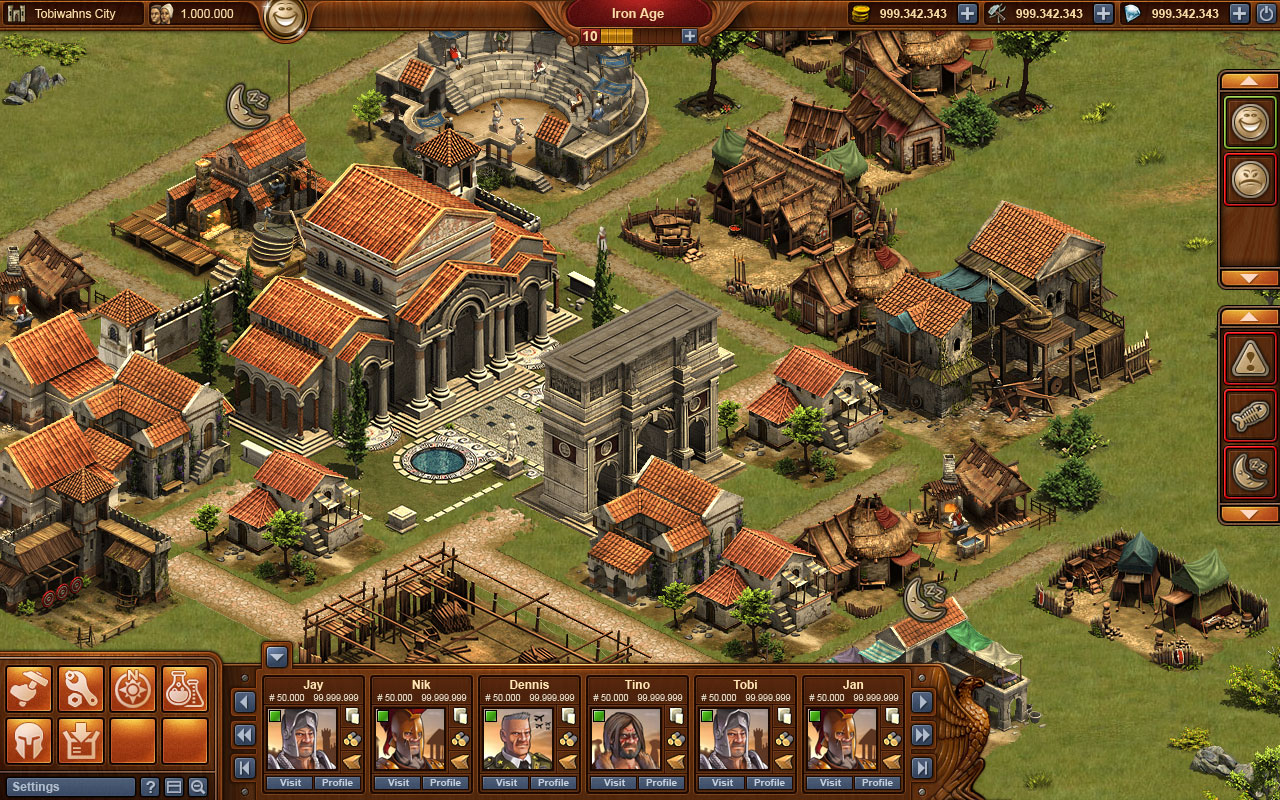
Task: Click the magnifier zoom-out button
Action: click(x=198, y=787)
